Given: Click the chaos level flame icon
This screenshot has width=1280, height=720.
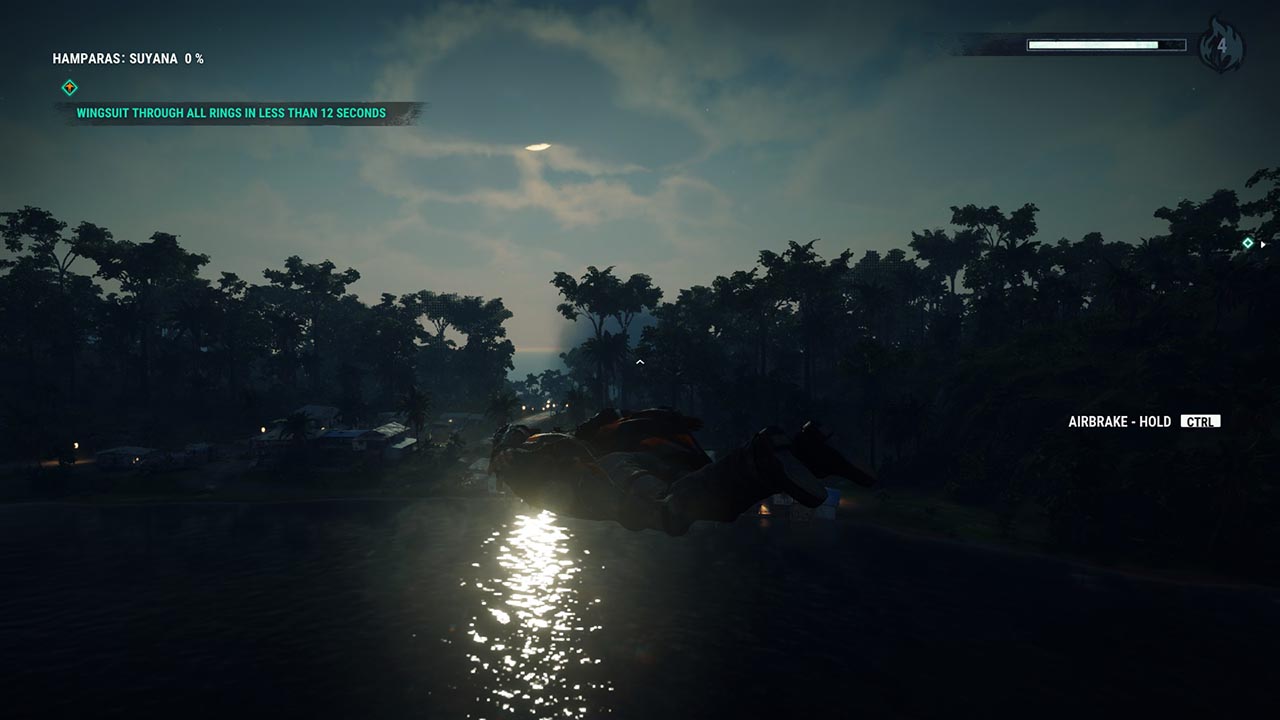Looking at the screenshot, I should coord(1221,45).
